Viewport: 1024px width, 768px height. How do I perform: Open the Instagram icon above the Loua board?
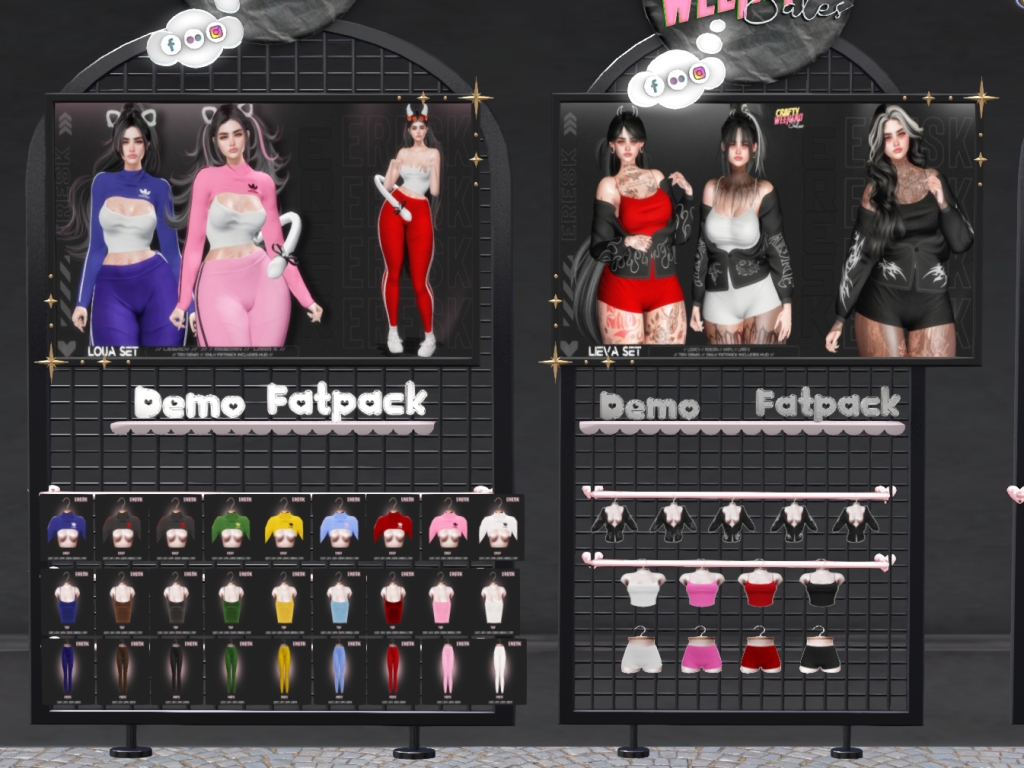[216, 33]
